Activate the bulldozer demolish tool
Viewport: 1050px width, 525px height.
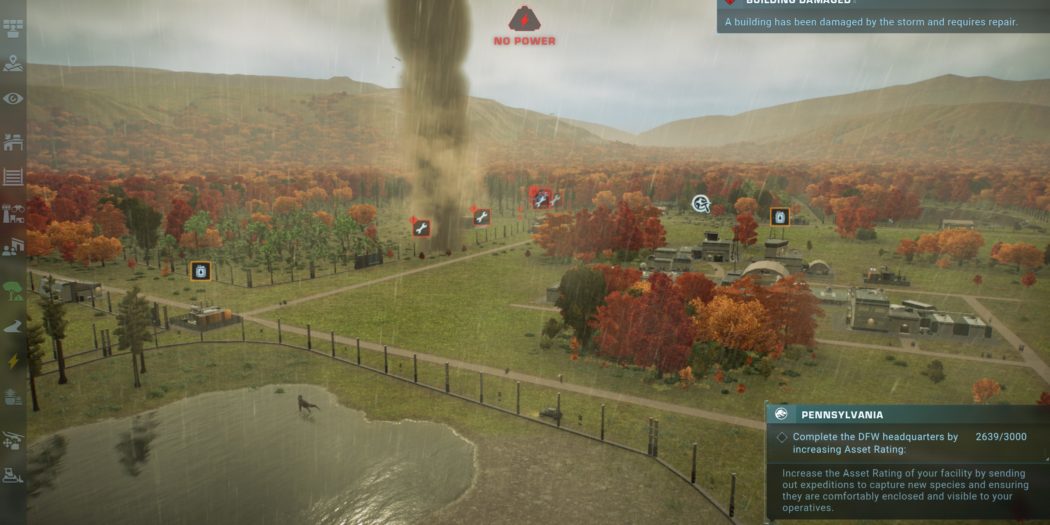coord(13,476)
